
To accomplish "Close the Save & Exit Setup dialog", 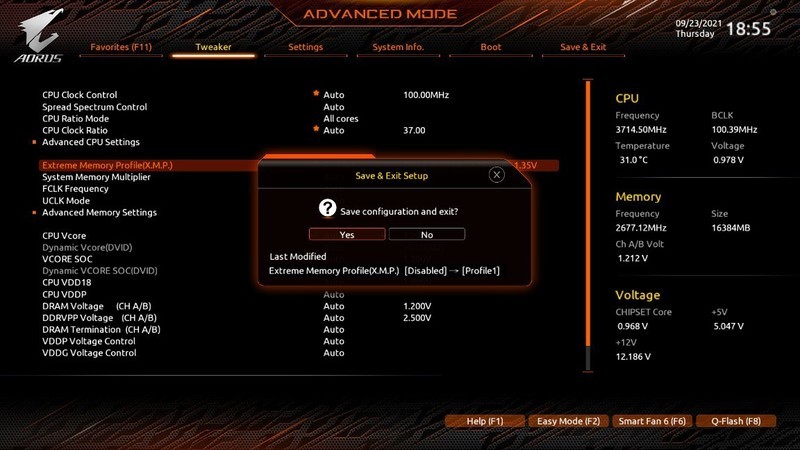I will [496, 175].
